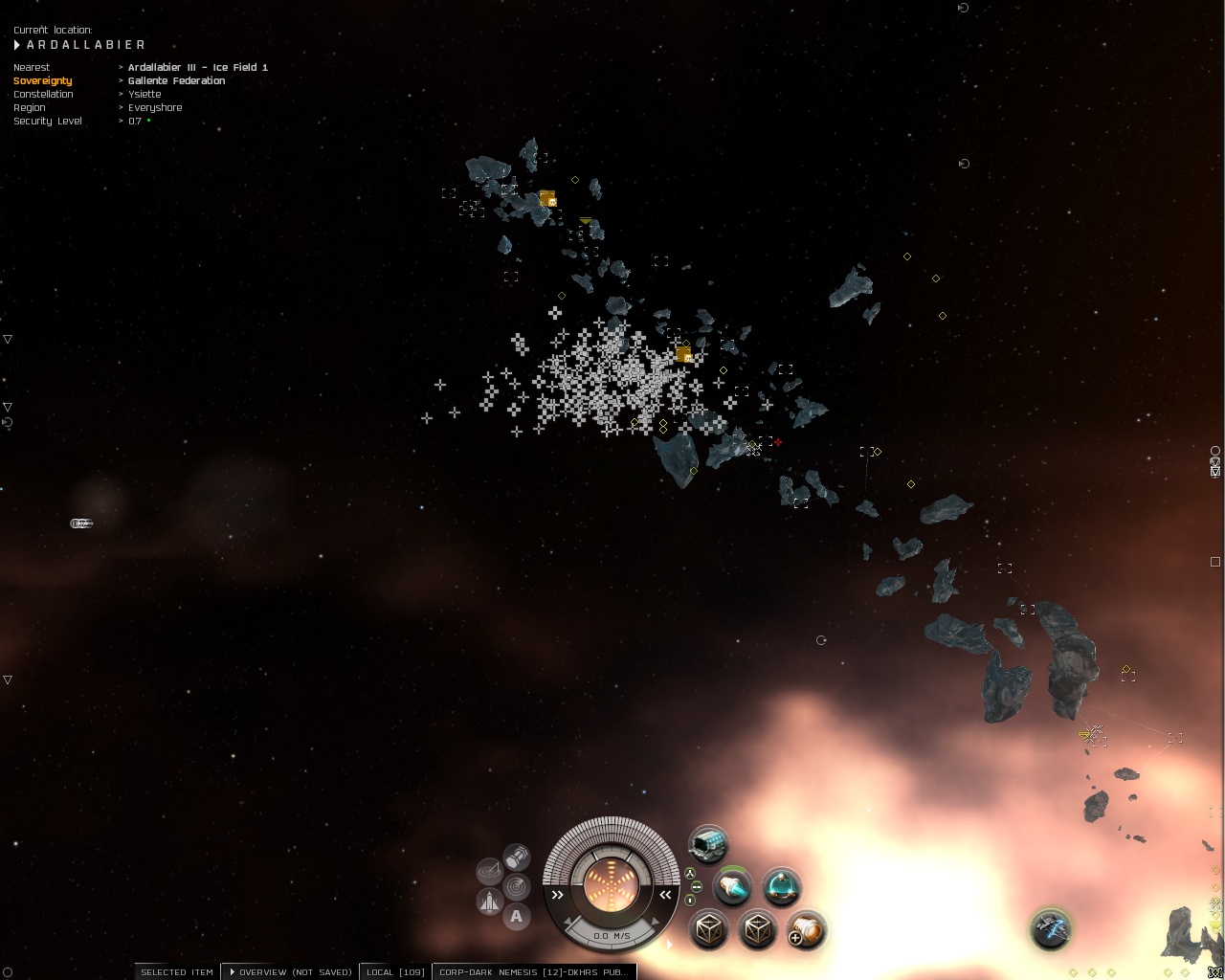
Task: Select the first empty cube module slot
Action: [x=709, y=929]
